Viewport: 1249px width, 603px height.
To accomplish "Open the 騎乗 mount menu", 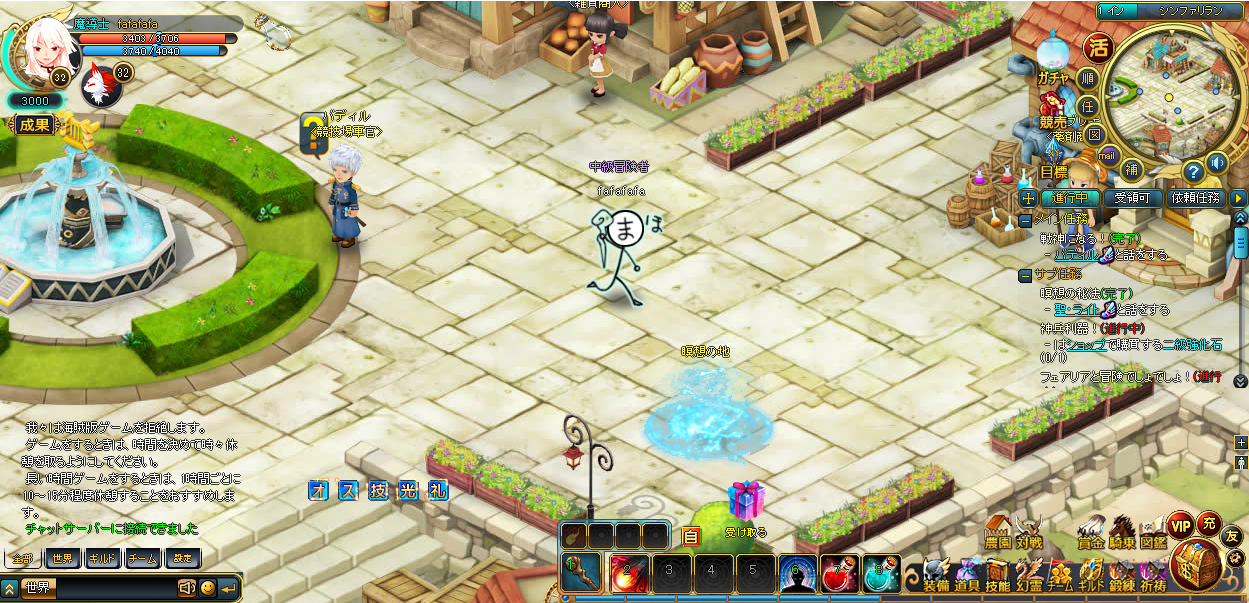I will click(x=1122, y=533).
